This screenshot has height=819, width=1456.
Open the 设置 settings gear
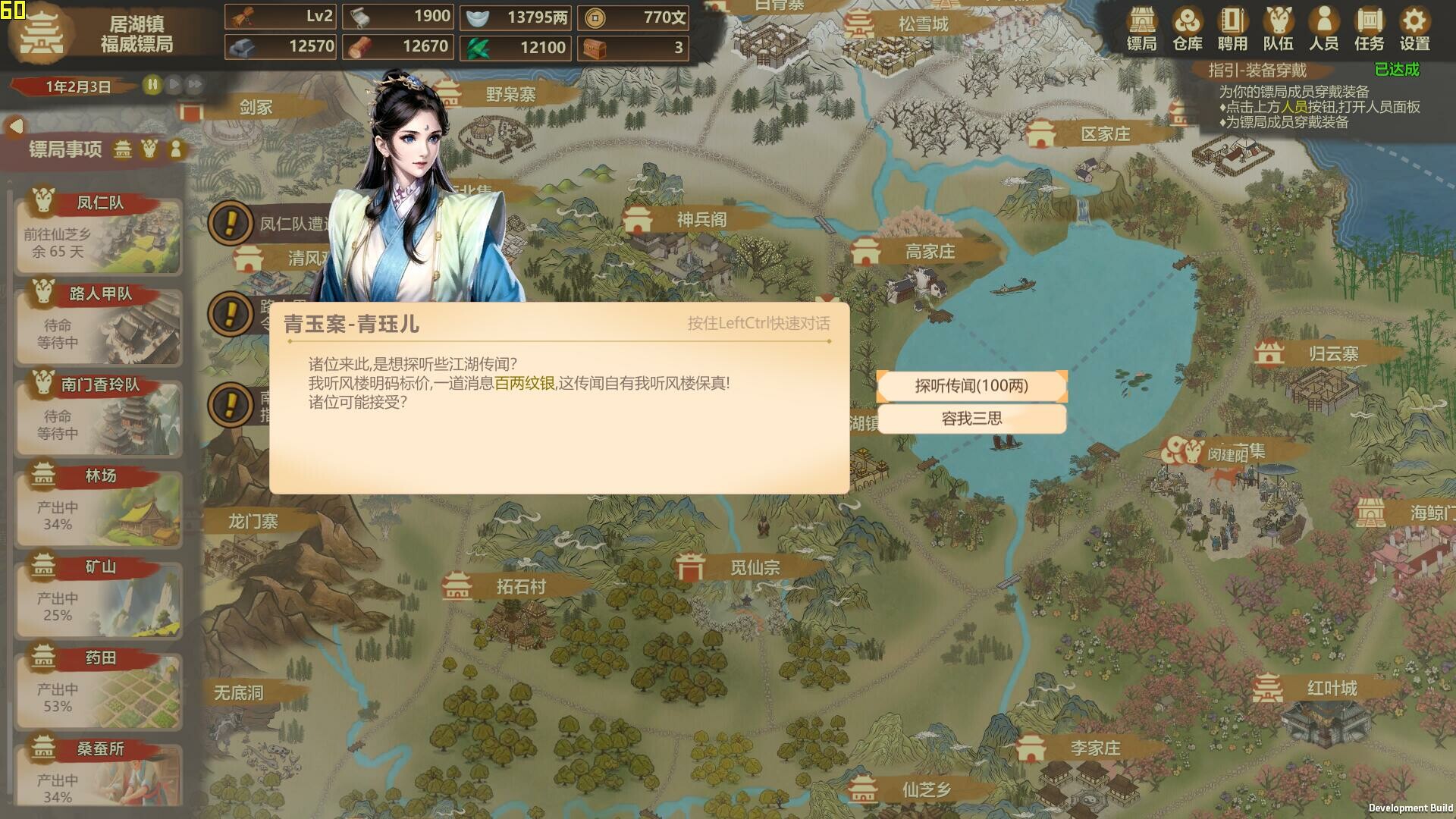(x=1415, y=29)
